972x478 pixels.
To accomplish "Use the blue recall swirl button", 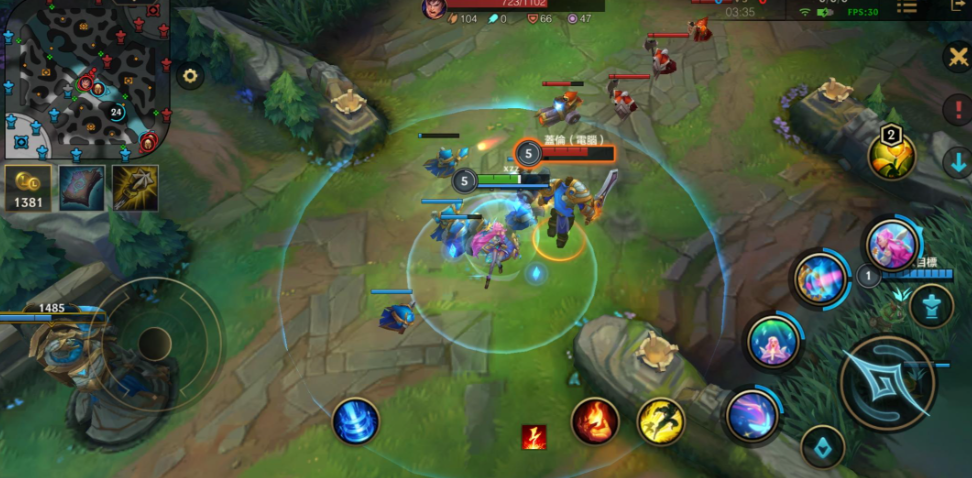I will 356,421.
